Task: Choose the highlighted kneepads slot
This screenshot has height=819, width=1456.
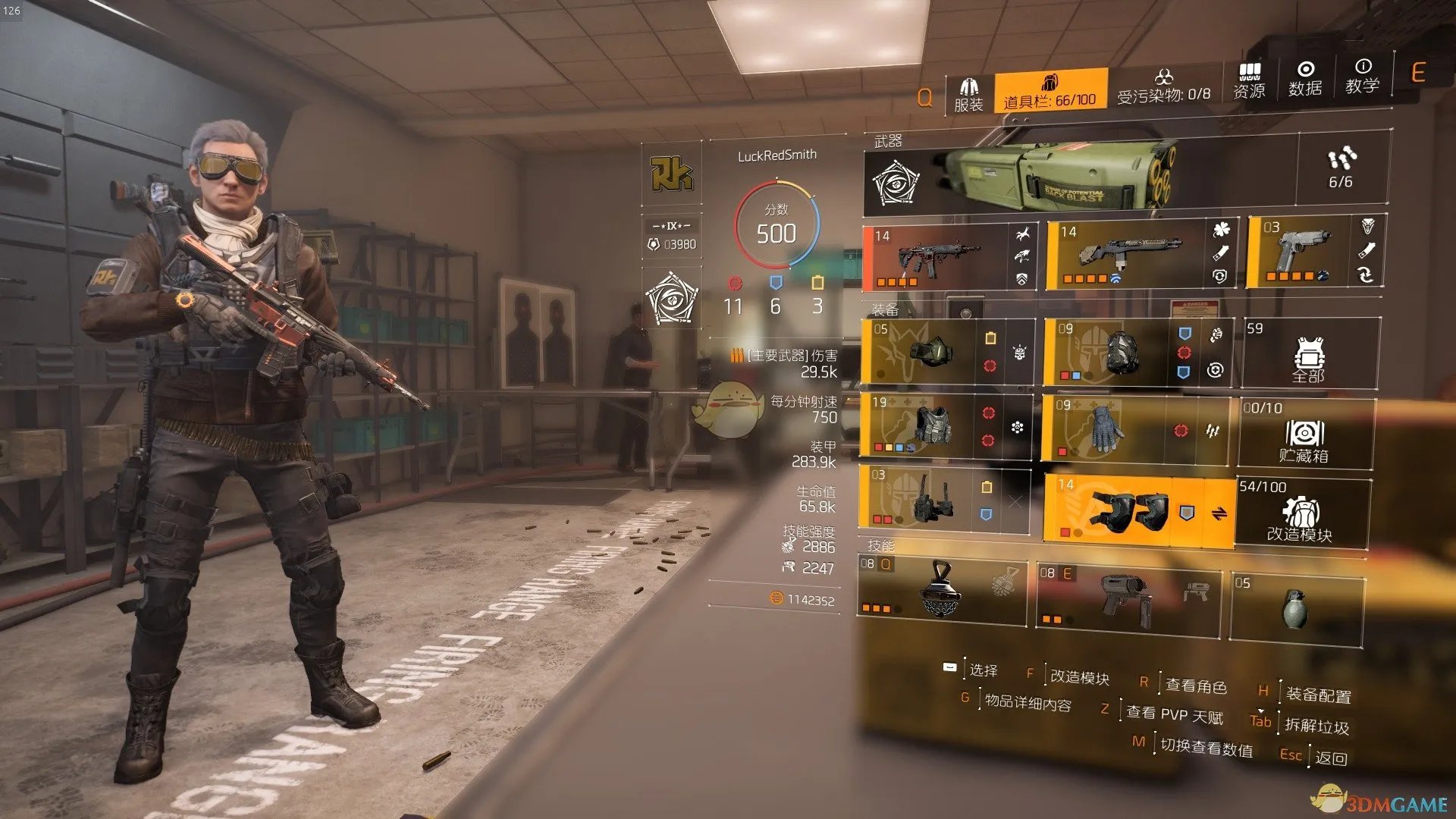Action: (x=1130, y=510)
